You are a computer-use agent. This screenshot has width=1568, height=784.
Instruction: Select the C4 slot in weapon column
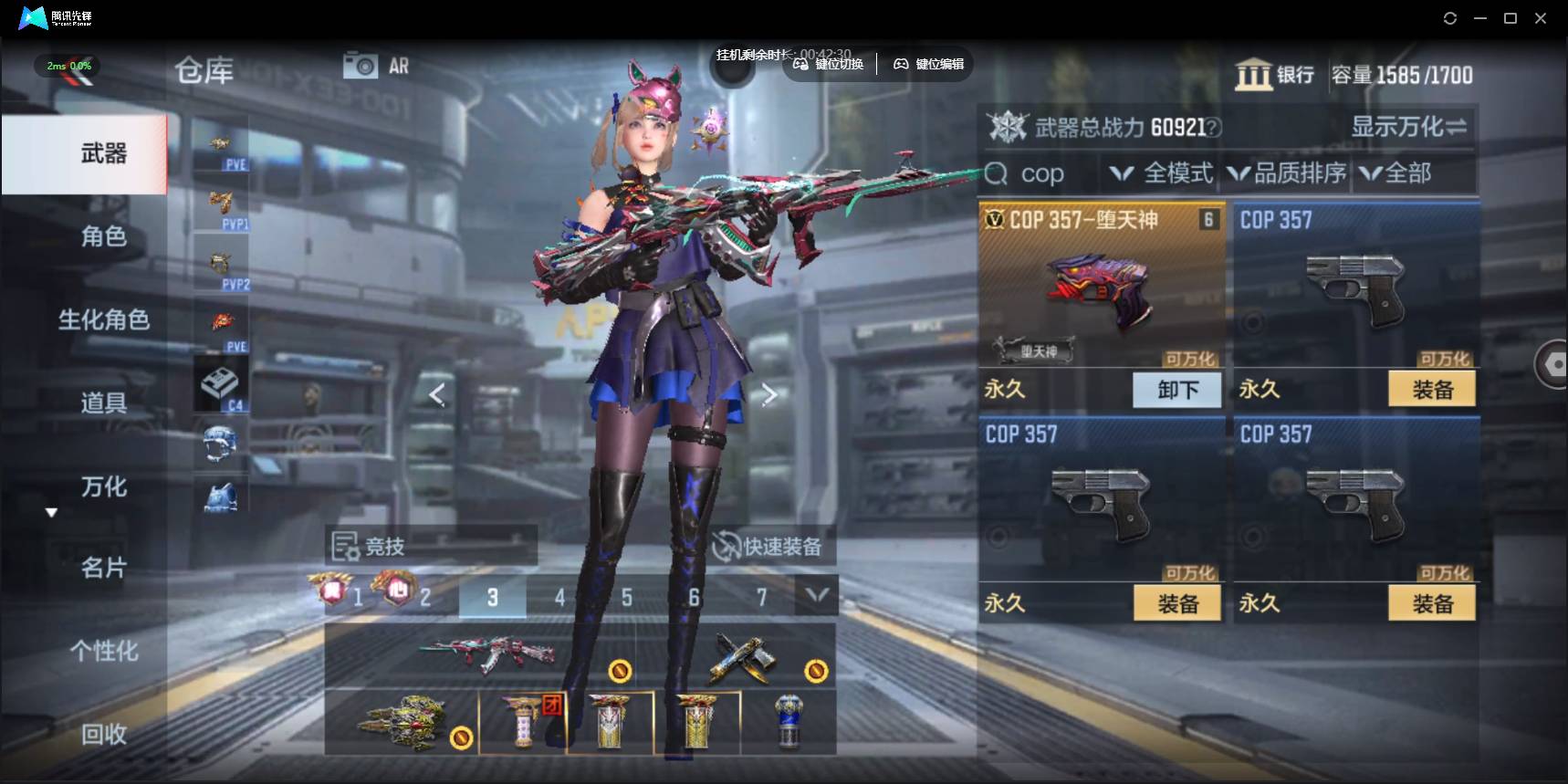[220, 387]
